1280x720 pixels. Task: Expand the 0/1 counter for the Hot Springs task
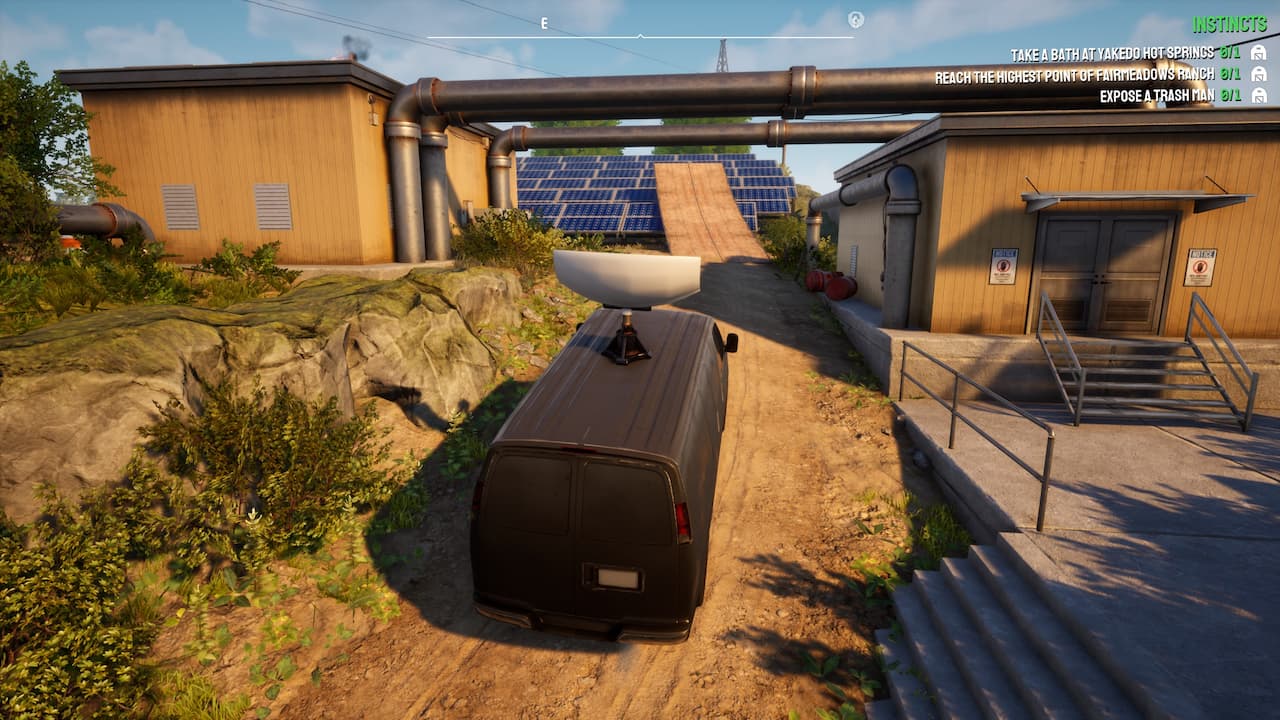1229,54
